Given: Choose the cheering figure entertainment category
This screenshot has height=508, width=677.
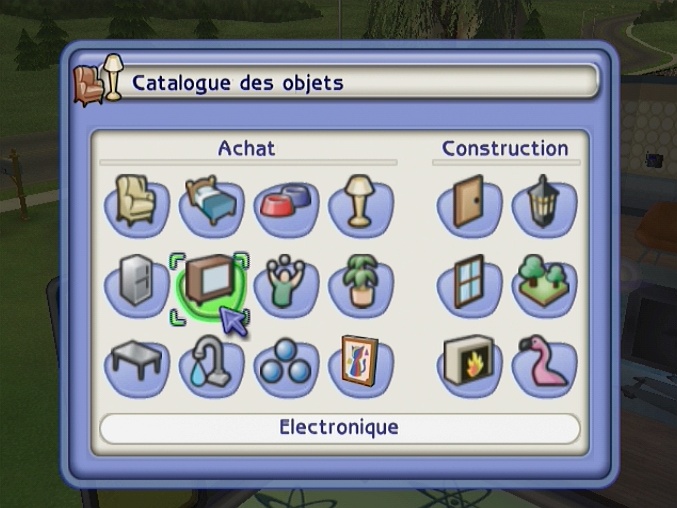Looking at the screenshot, I should pos(286,285).
